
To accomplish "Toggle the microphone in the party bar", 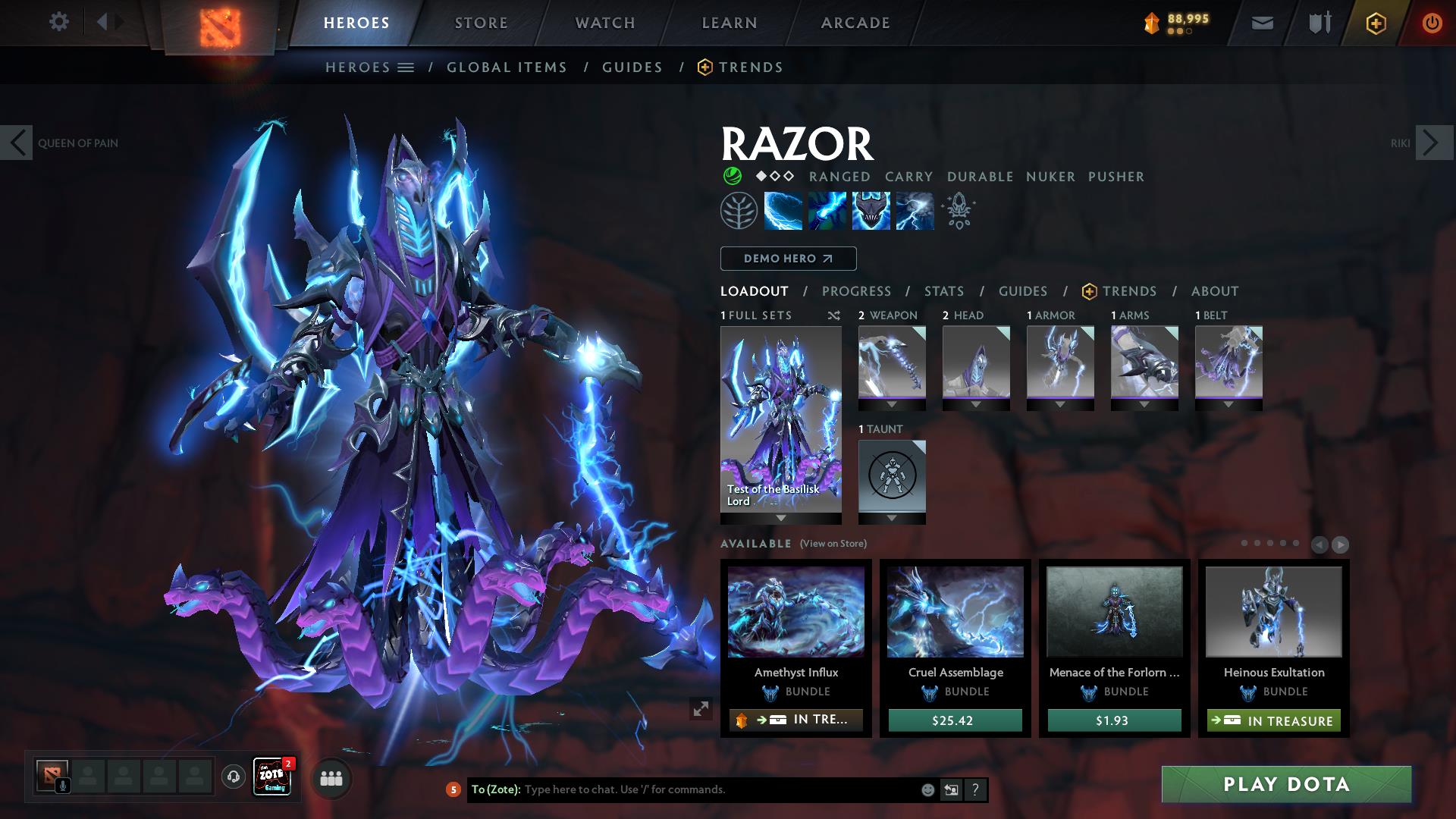I will click(x=63, y=784).
